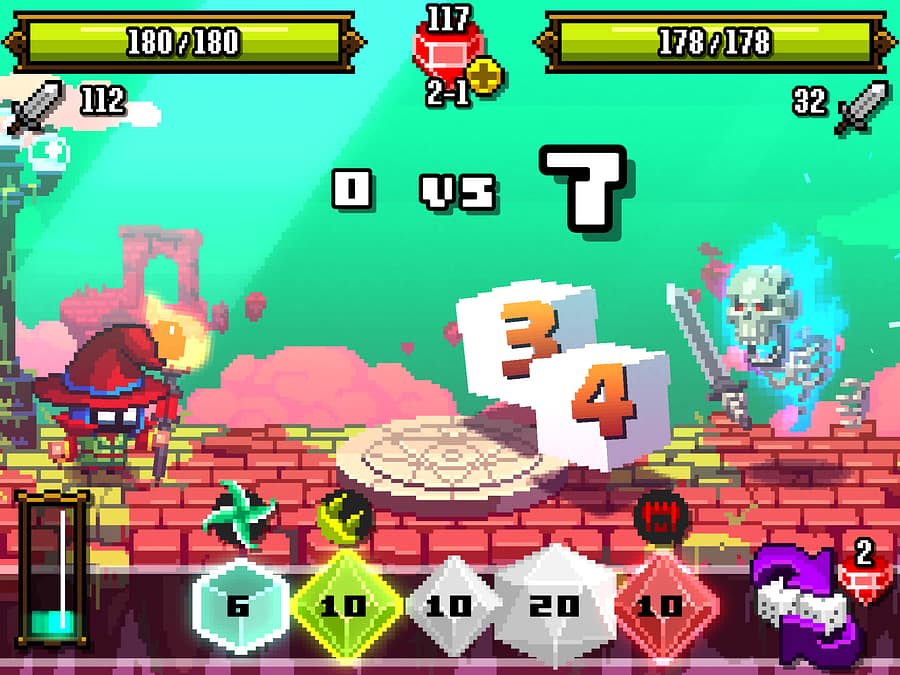Activate the red ability icon on the dark circle
This screenshot has width=900, height=675.
click(x=661, y=514)
